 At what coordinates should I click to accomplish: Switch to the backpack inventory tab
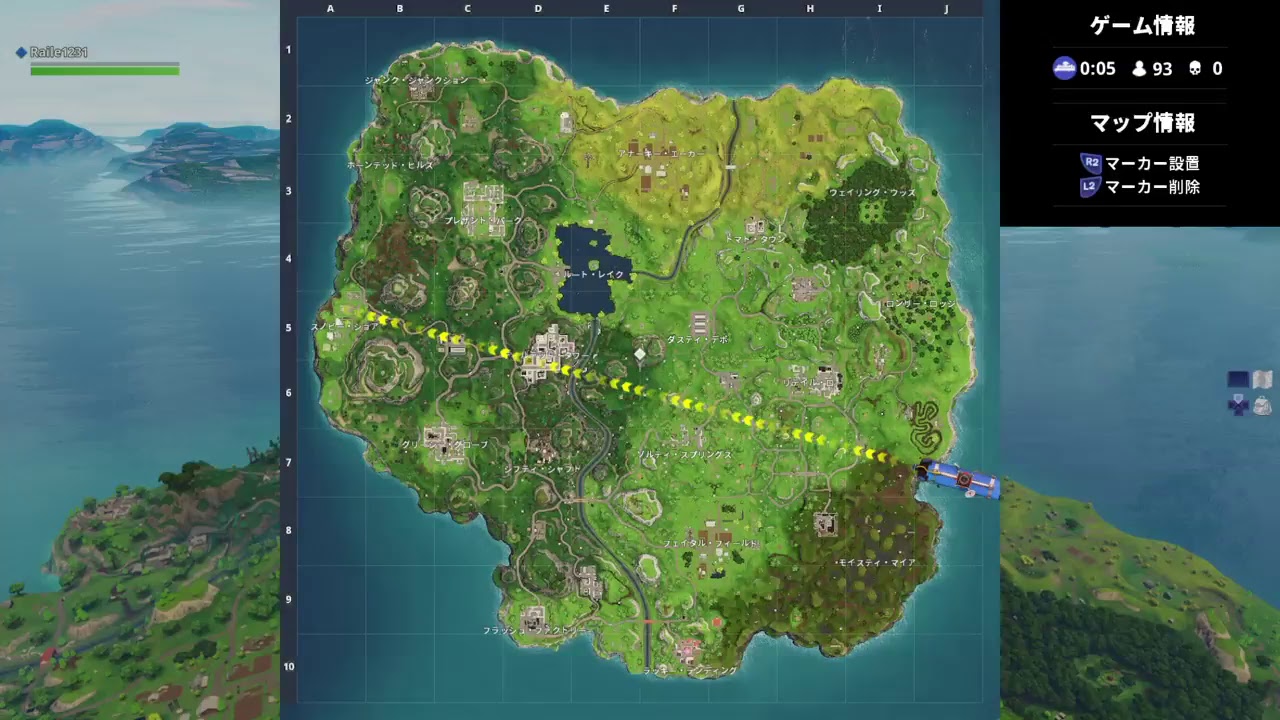pyautogui.click(x=1263, y=407)
